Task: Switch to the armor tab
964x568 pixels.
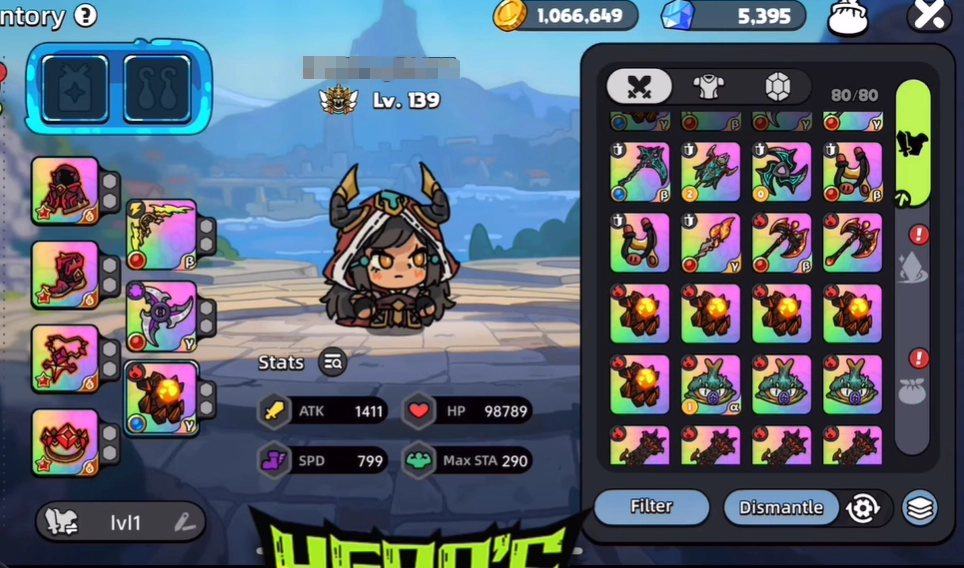Action: pyautogui.click(x=709, y=87)
